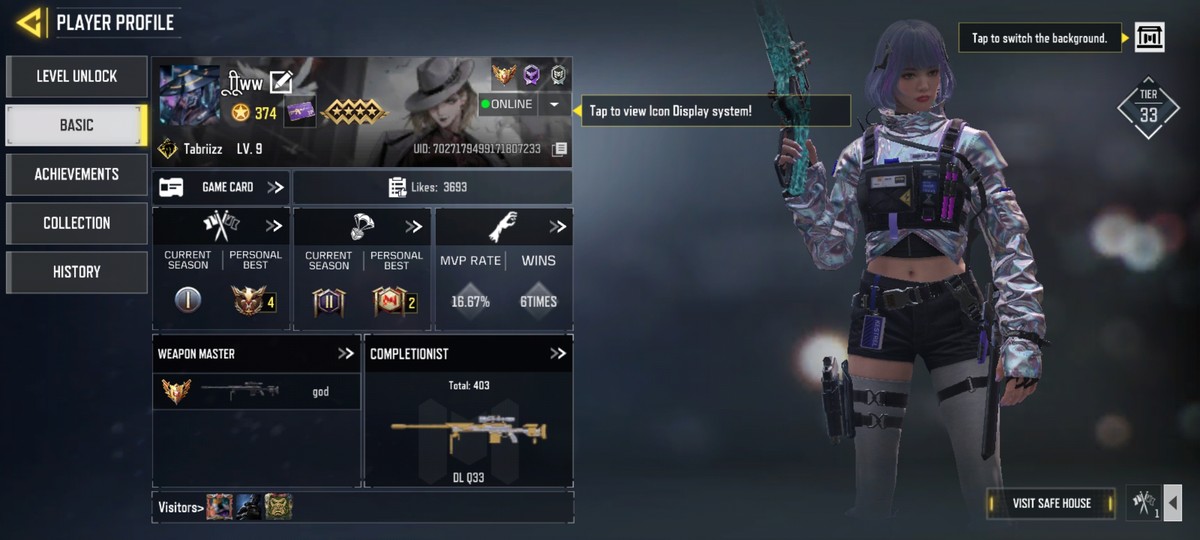Go back using the yellow arrow
Viewport: 1200px width, 540px height.
tap(29, 22)
